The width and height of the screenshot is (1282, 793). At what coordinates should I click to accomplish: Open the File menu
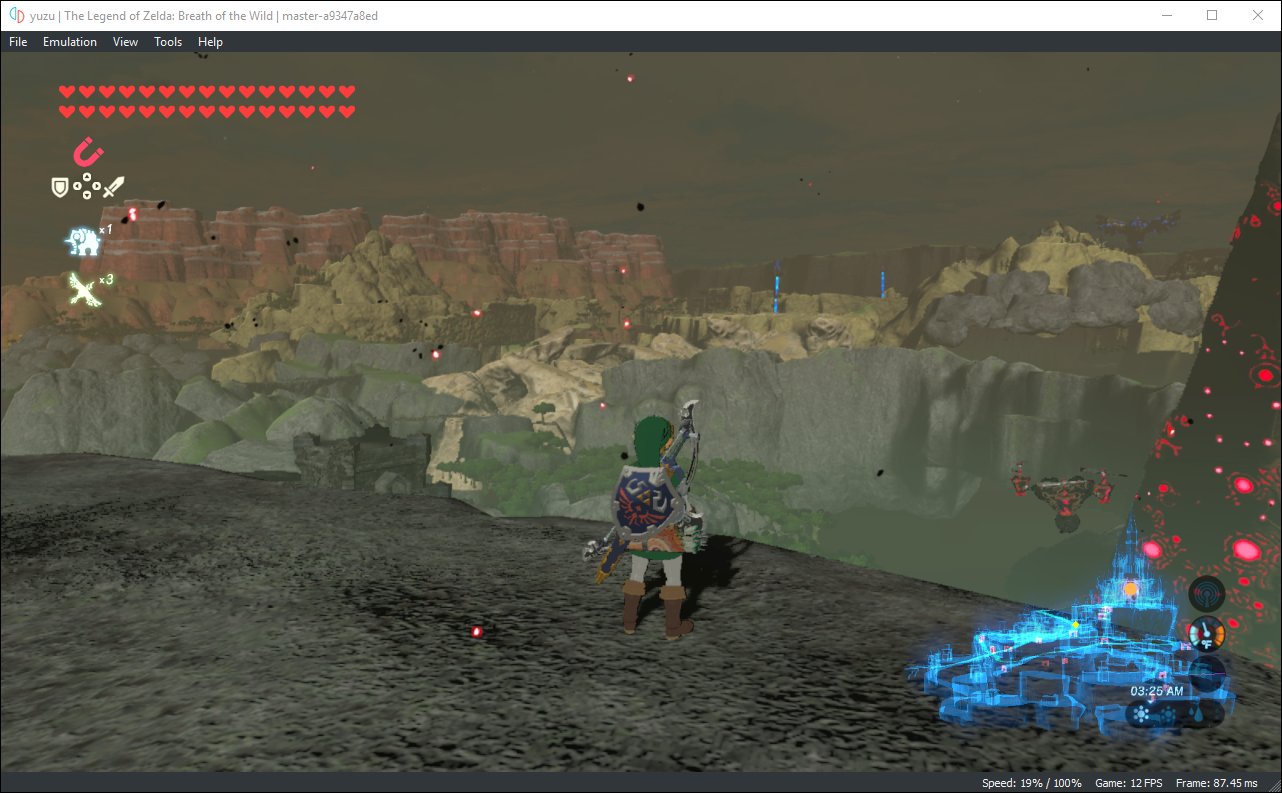click(17, 42)
